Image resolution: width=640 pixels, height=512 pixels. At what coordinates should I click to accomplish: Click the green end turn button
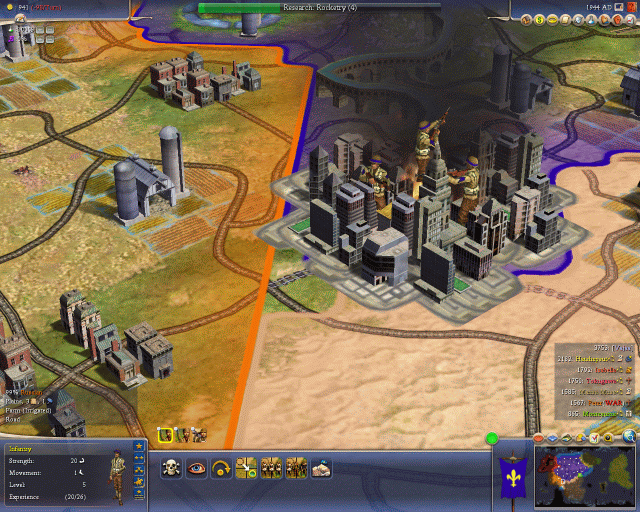(492, 438)
